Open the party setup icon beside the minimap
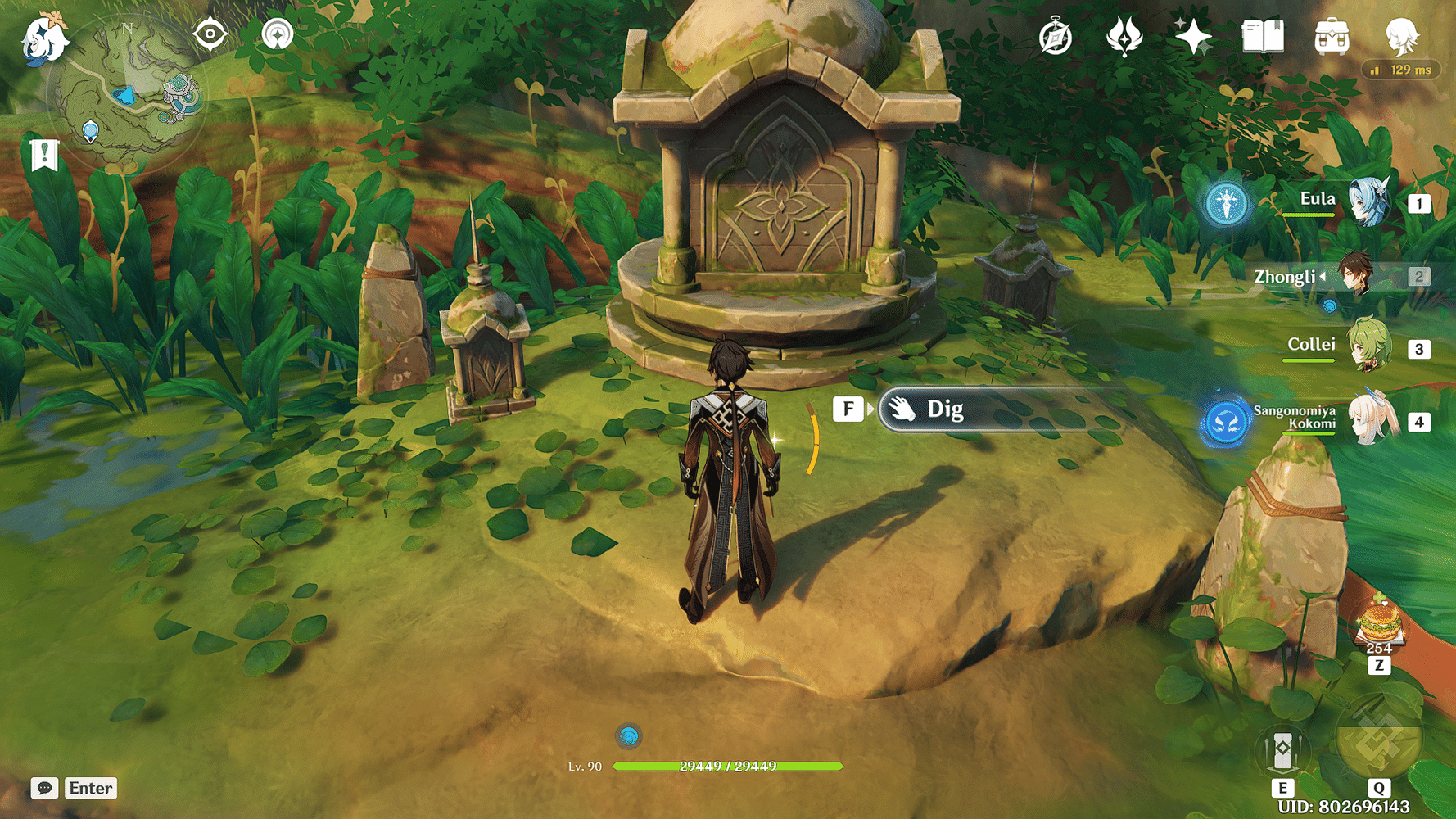The height and width of the screenshot is (819, 1456). [279, 34]
